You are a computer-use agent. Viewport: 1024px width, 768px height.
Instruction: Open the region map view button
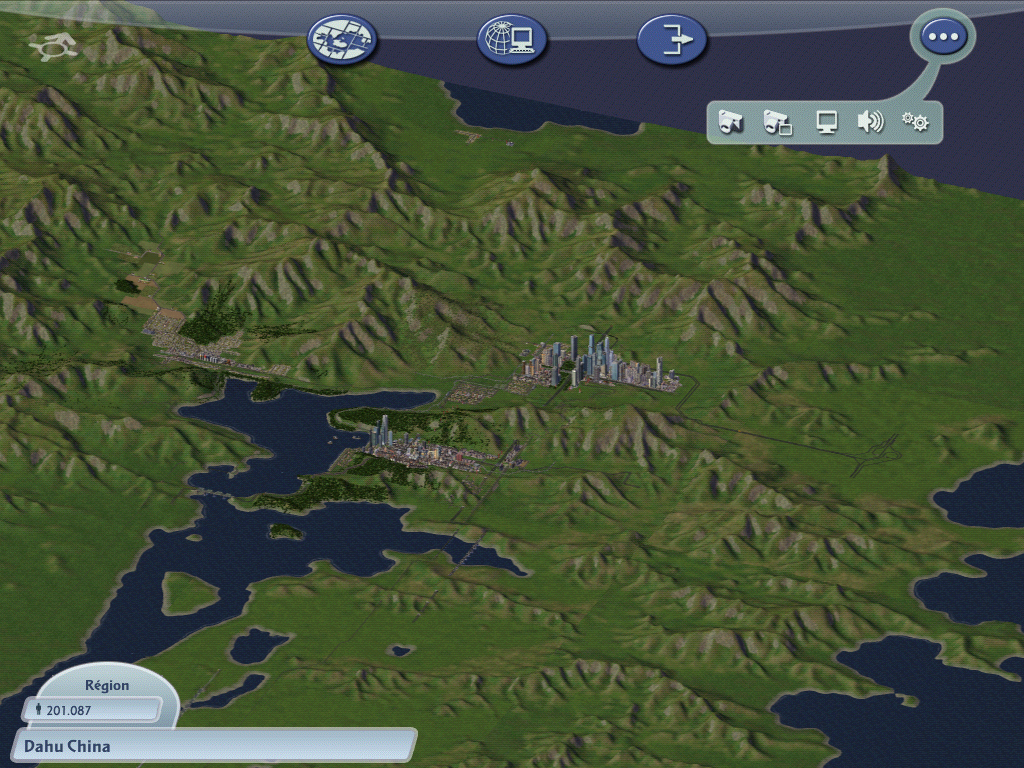[x=342, y=39]
